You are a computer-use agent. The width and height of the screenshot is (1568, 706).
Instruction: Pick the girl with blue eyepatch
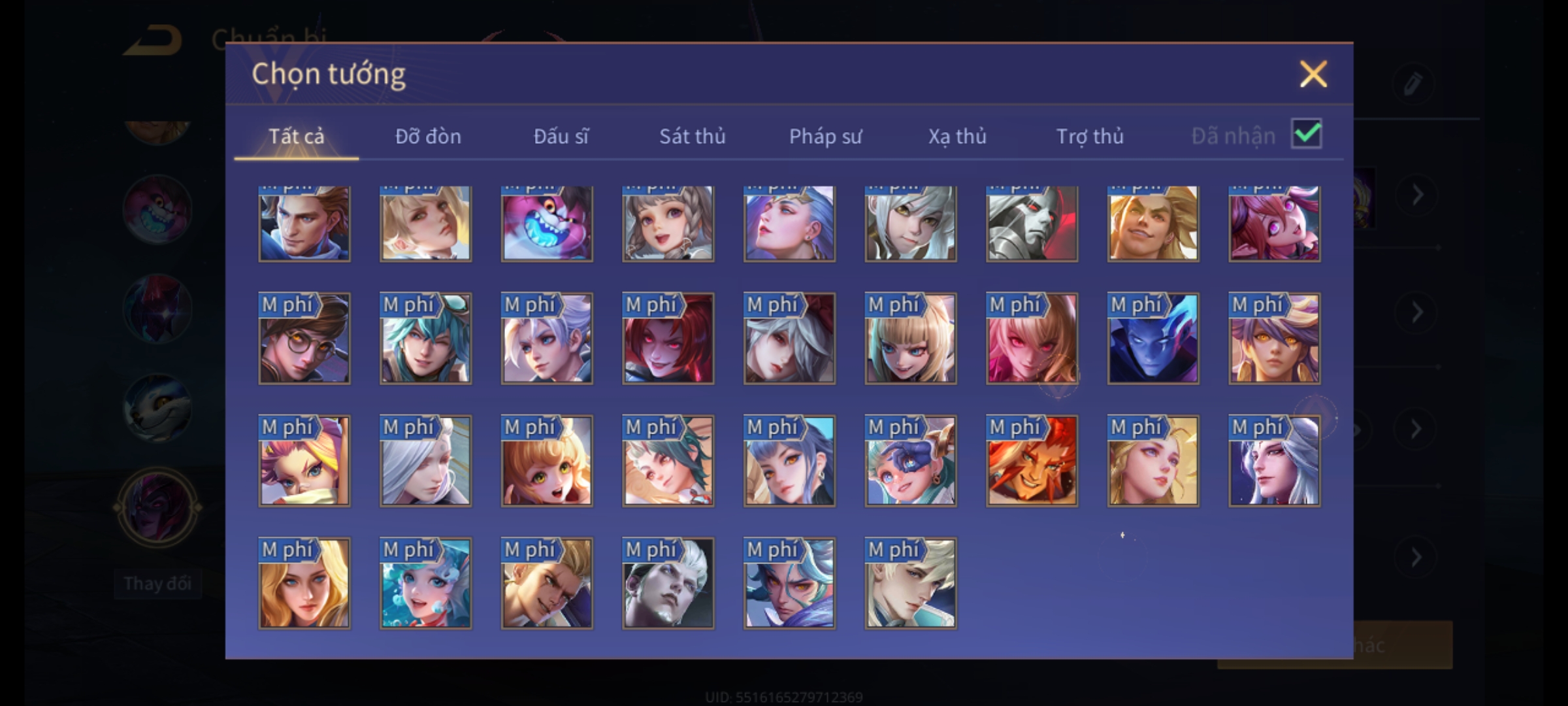pyautogui.click(x=910, y=461)
